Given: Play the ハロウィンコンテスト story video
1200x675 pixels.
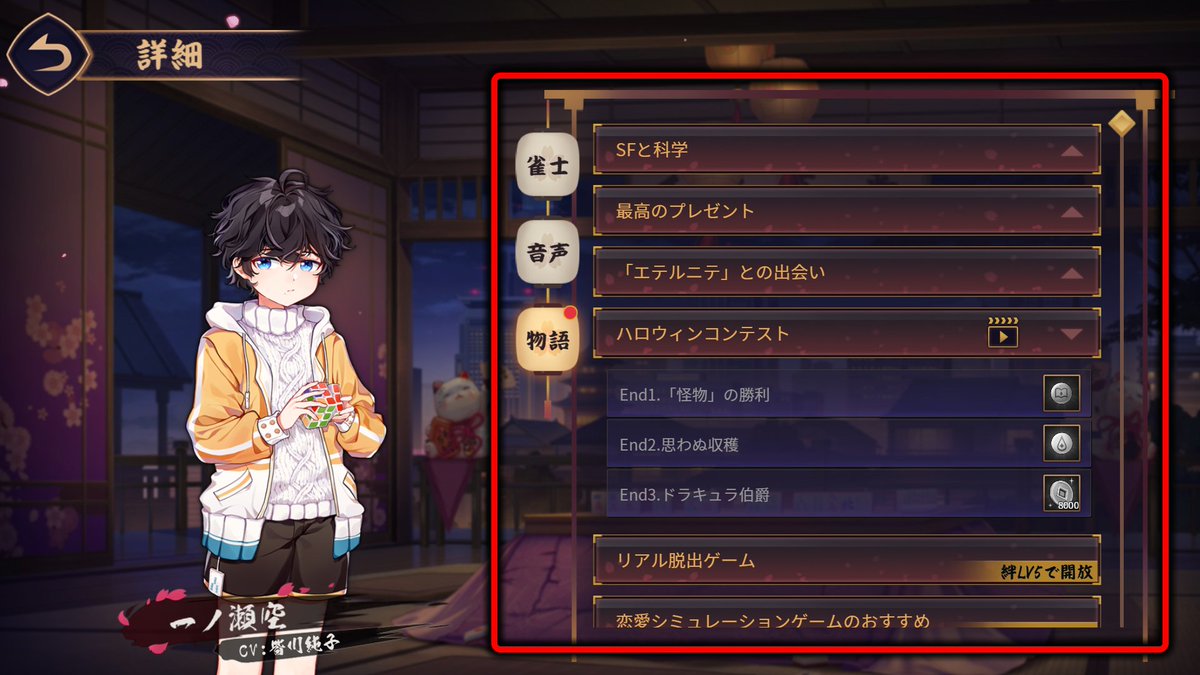Looking at the screenshot, I should point(1002,334).
